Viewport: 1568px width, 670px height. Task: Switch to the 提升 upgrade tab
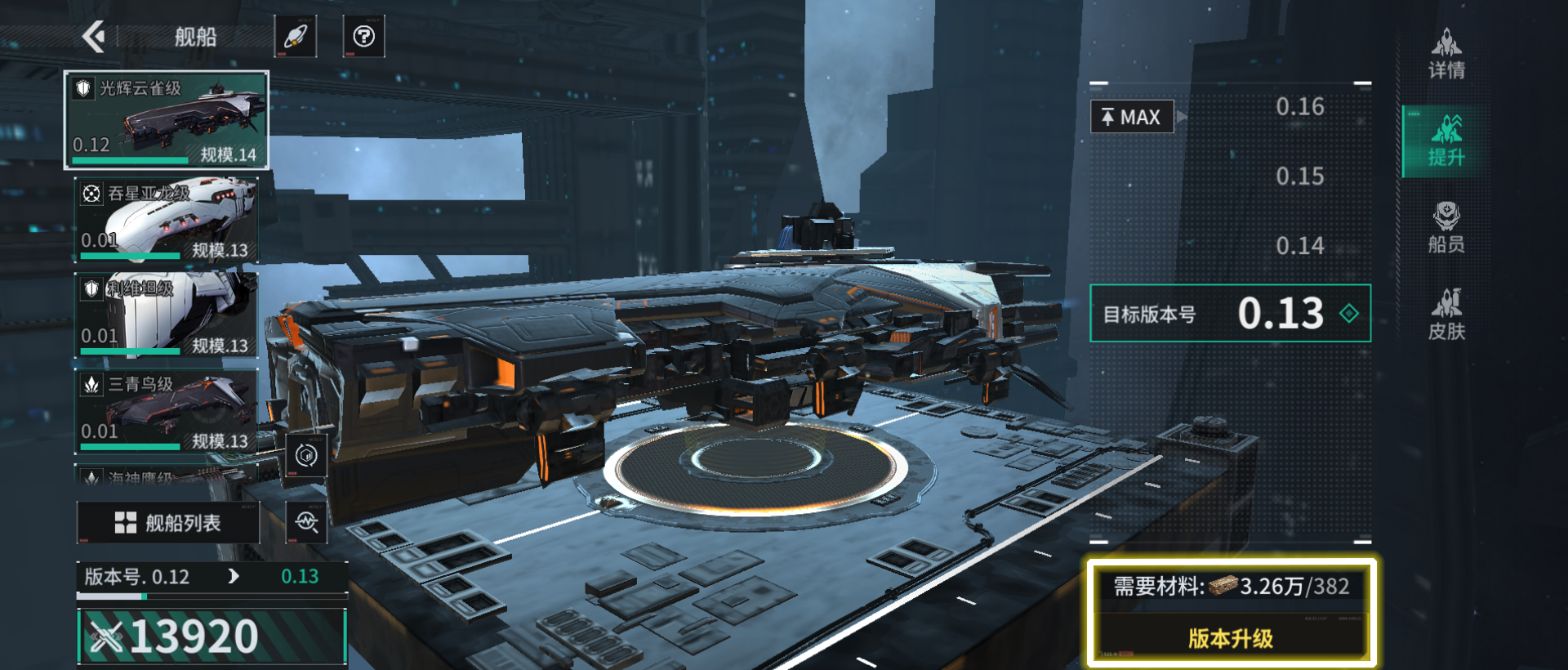[x=1445, y=141]
